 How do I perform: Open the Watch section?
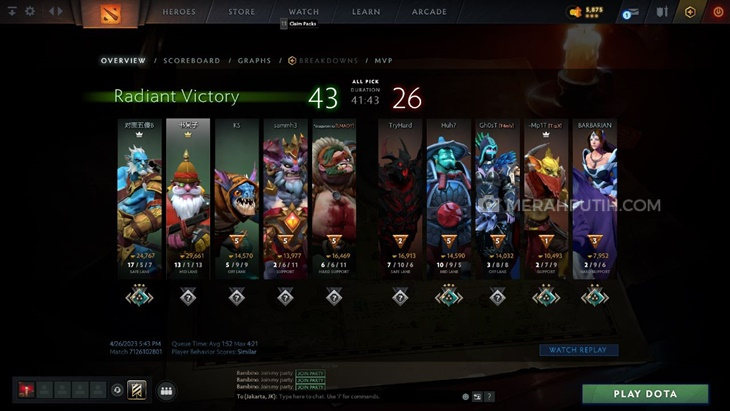pos(303,12)
